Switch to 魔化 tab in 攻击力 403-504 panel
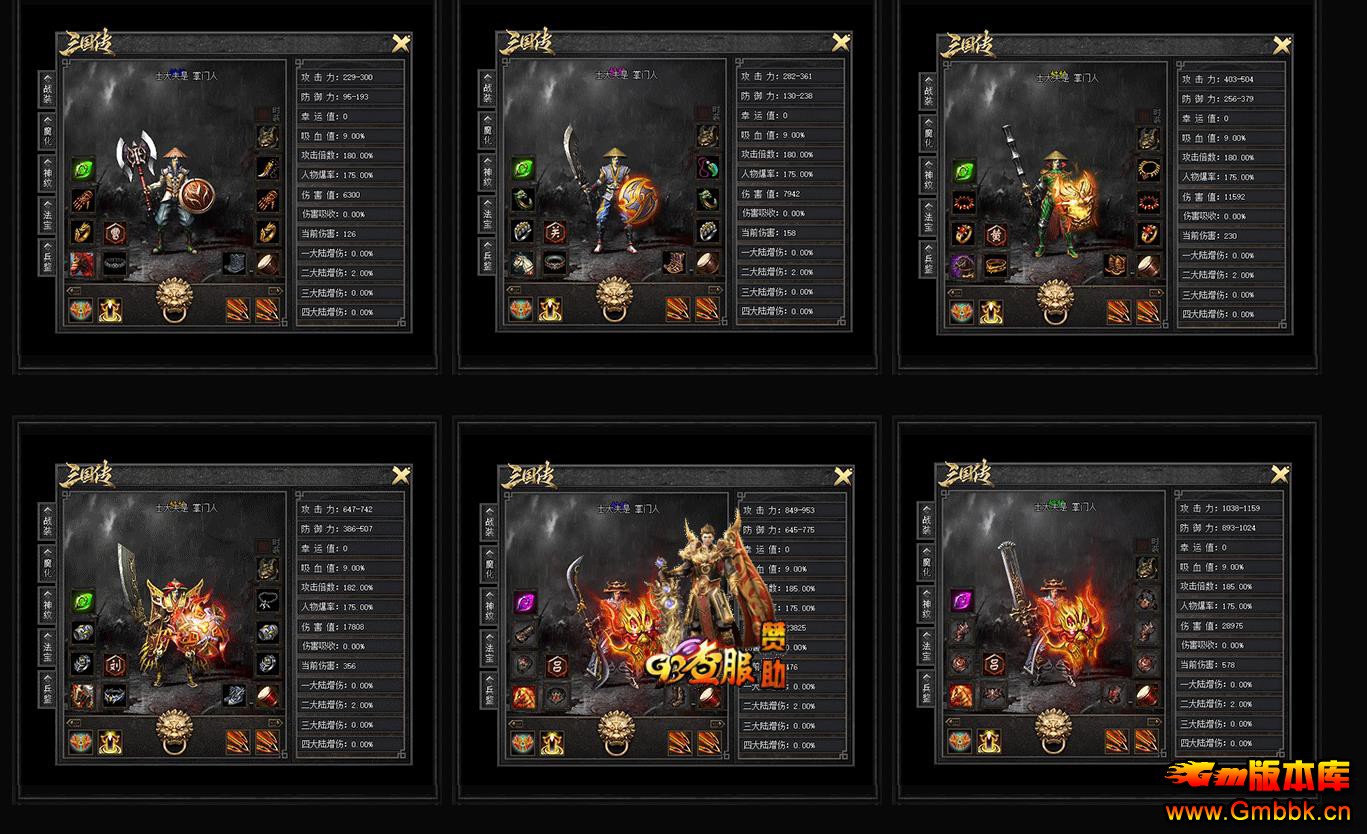This screenshot has width=1367, height=834. pyautogui.click(x=928, y=135)
